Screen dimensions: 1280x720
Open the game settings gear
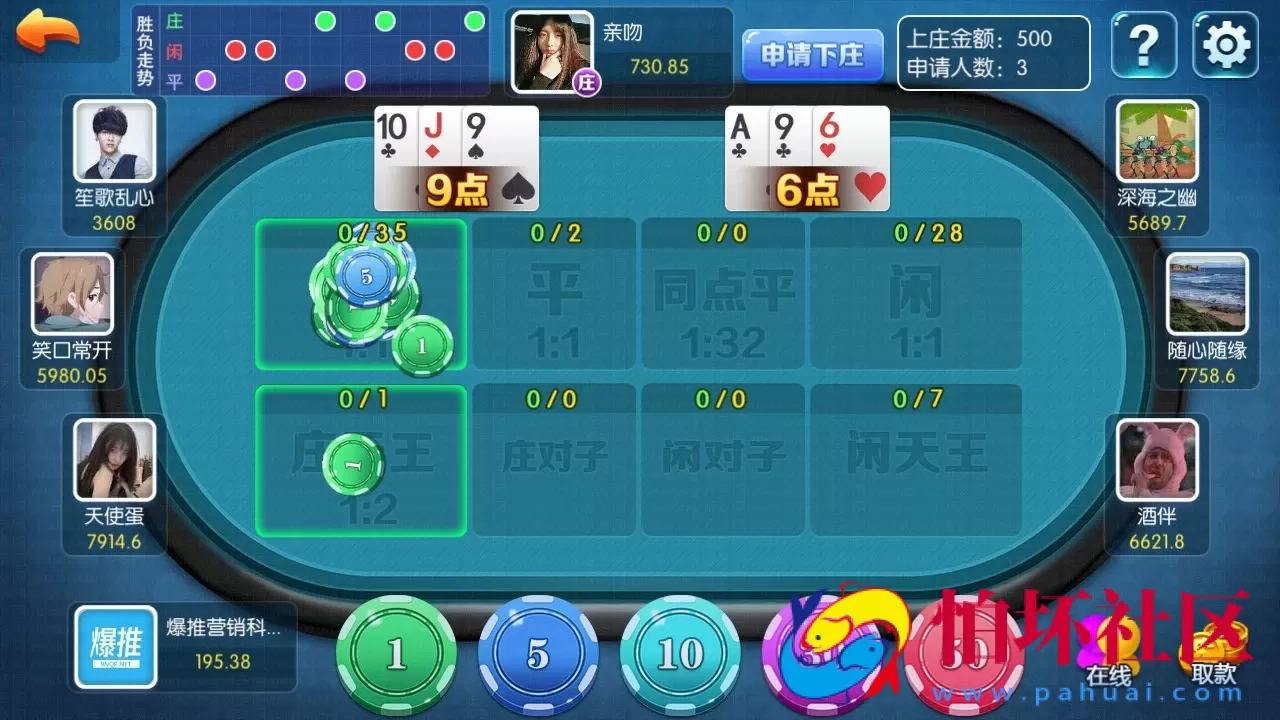point(1224,46)
